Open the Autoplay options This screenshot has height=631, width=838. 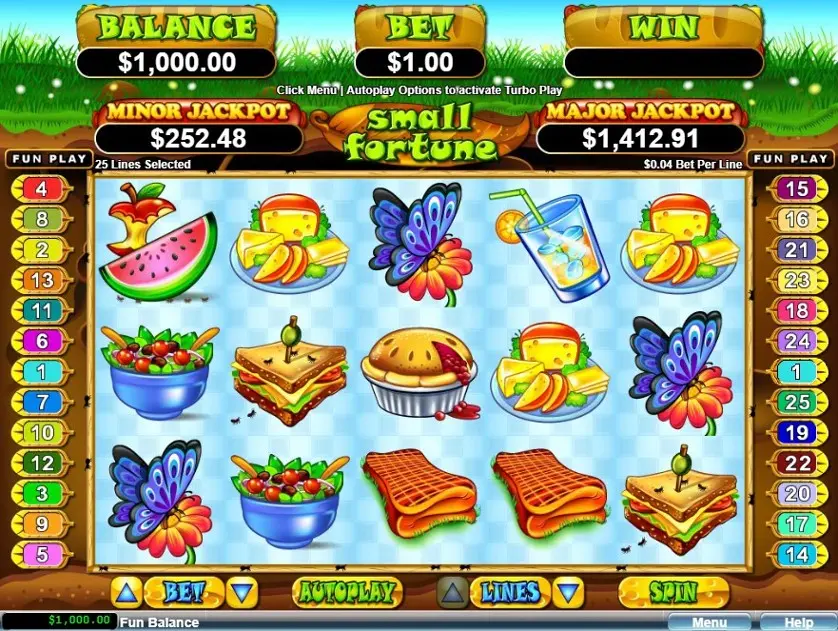[345, 592]
